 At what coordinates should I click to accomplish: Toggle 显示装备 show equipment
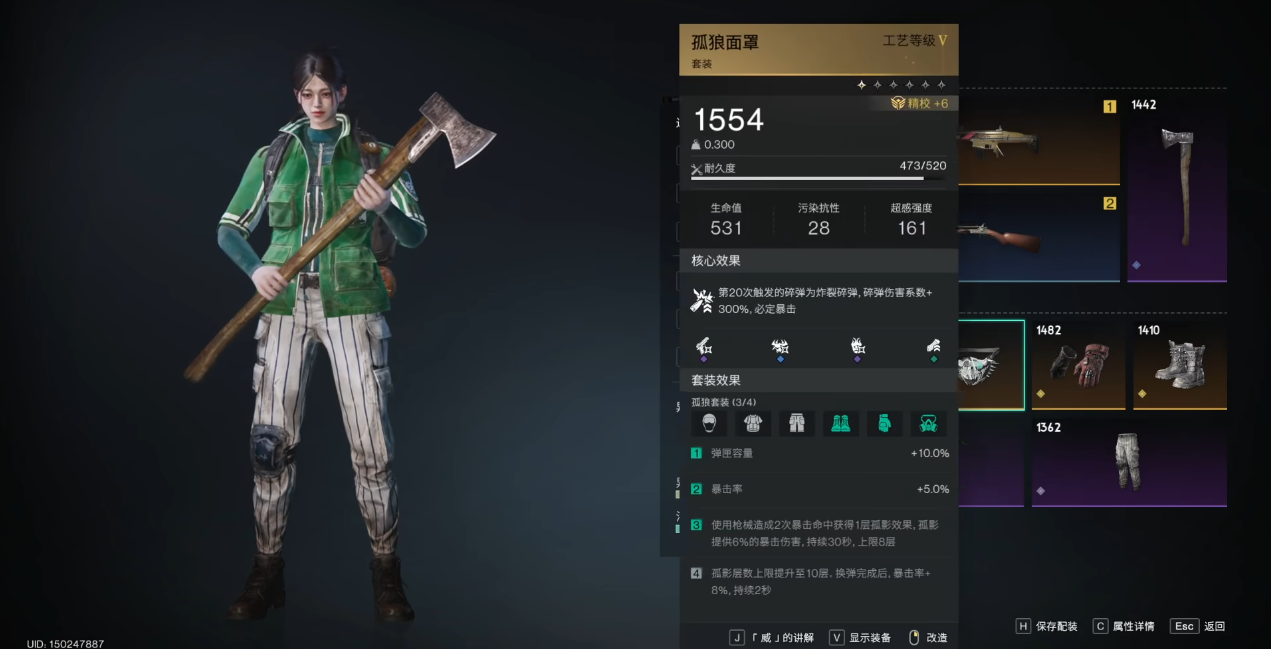click(861, 637)
